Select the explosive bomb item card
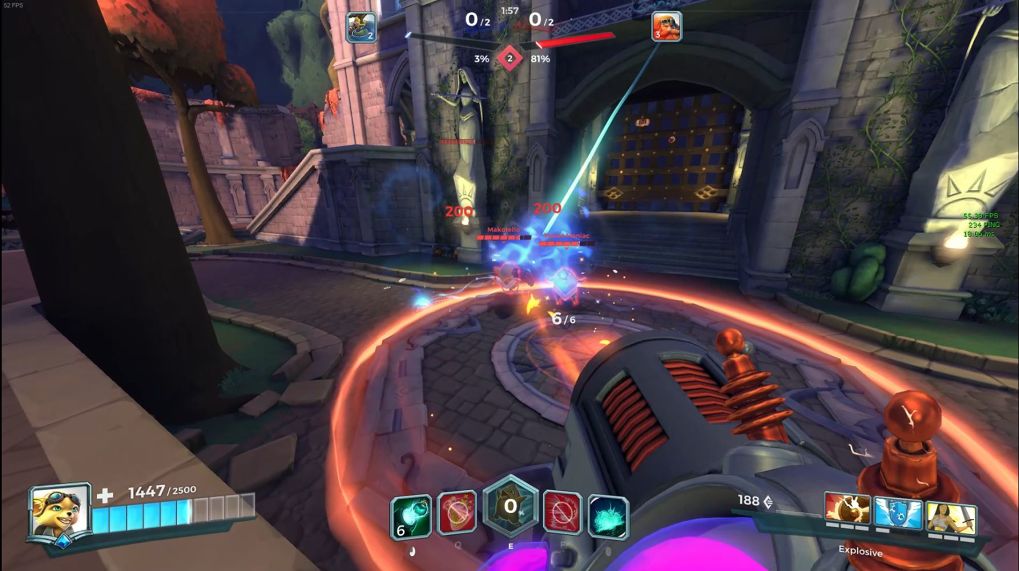The height and width of the screenshot is (571, 1019). [848, 513]
